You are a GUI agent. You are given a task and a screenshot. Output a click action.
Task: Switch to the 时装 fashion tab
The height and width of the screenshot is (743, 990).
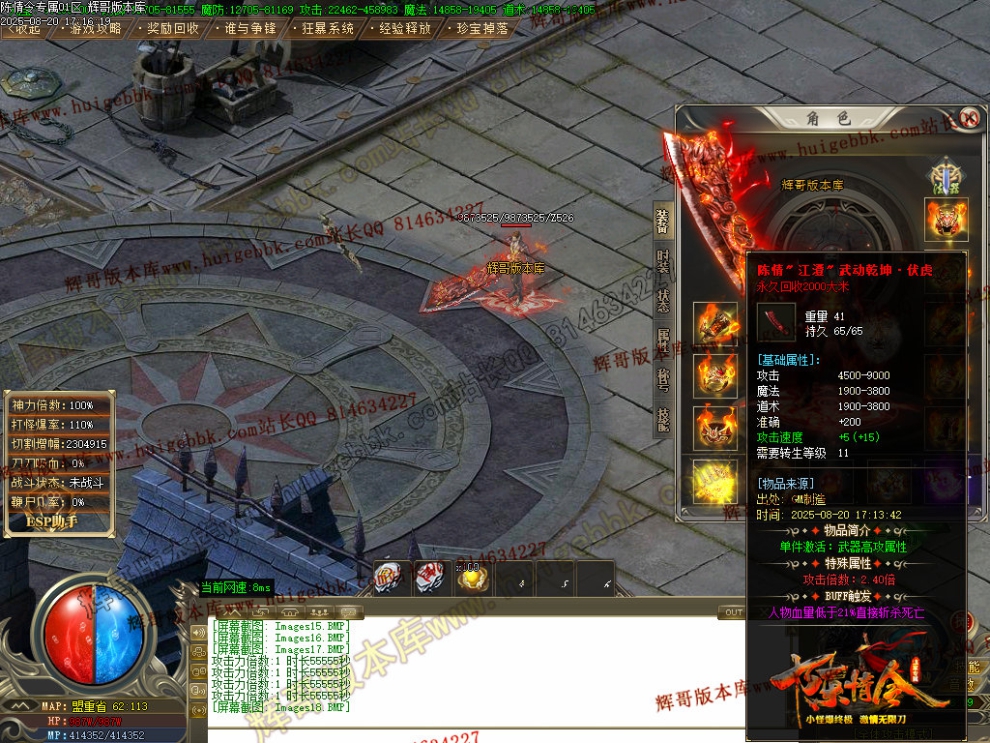coord(662,261)
